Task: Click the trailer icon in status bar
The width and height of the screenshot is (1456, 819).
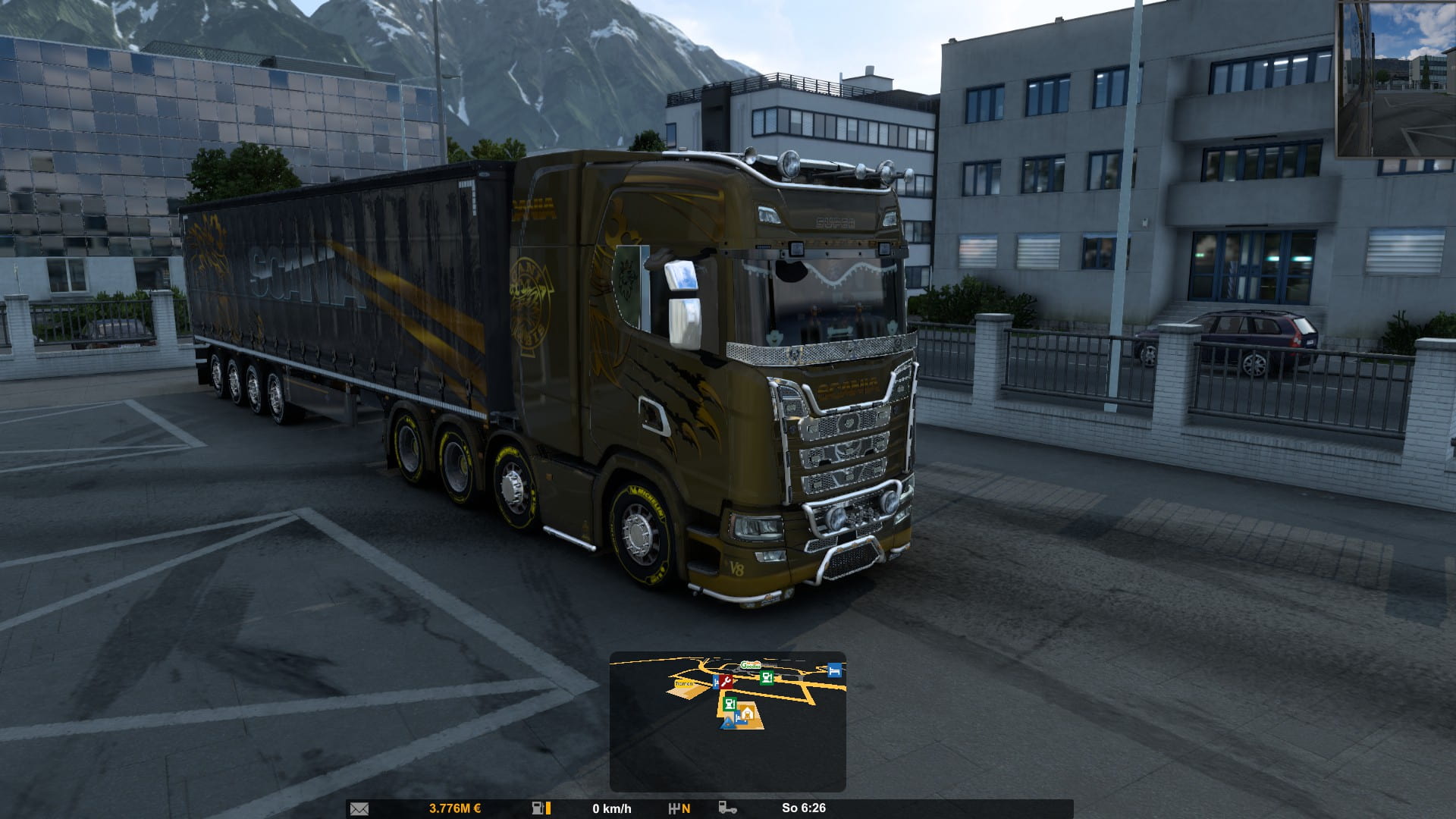Action: [726, 808]
